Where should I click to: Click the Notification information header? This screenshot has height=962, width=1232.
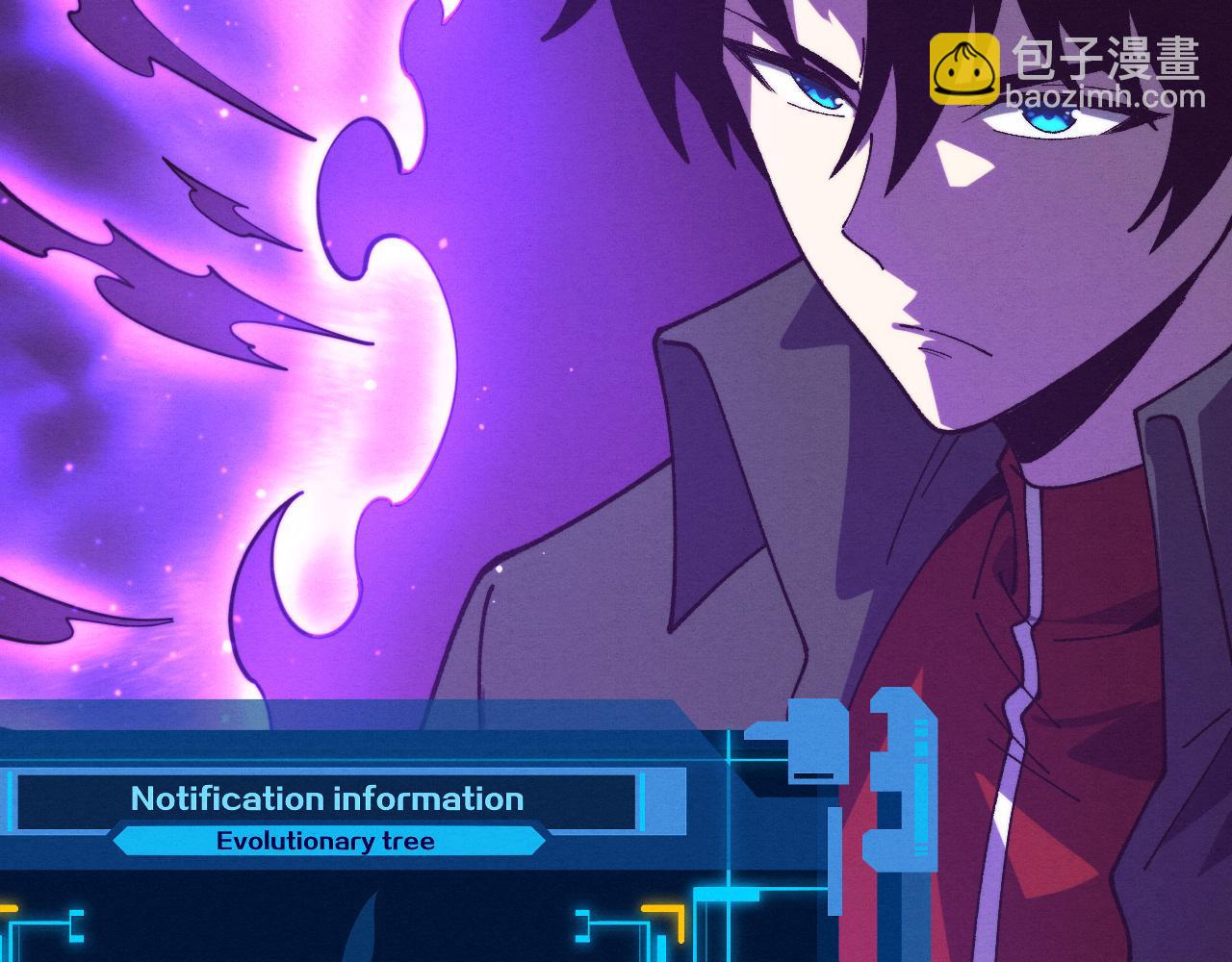[x=327, y=798]
